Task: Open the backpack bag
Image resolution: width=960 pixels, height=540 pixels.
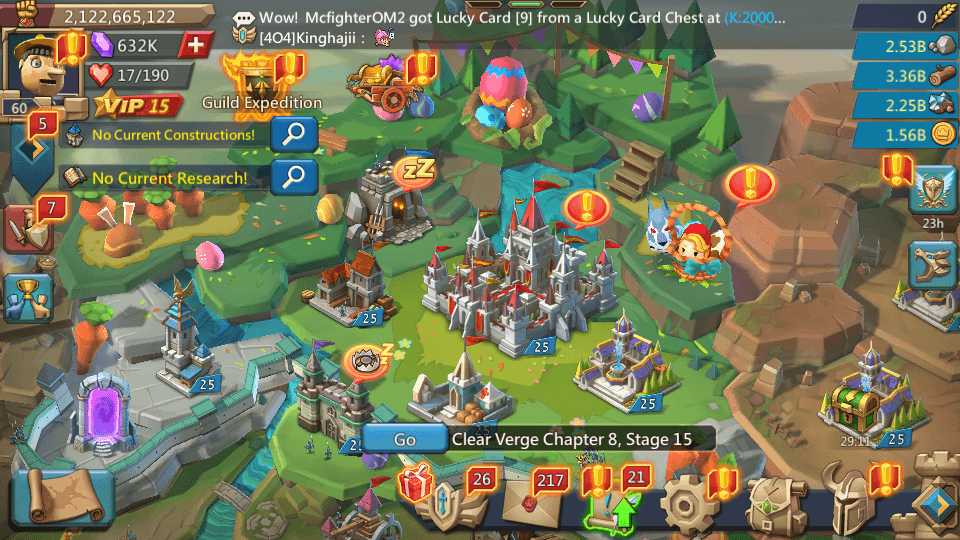Action: coord(769,502)
